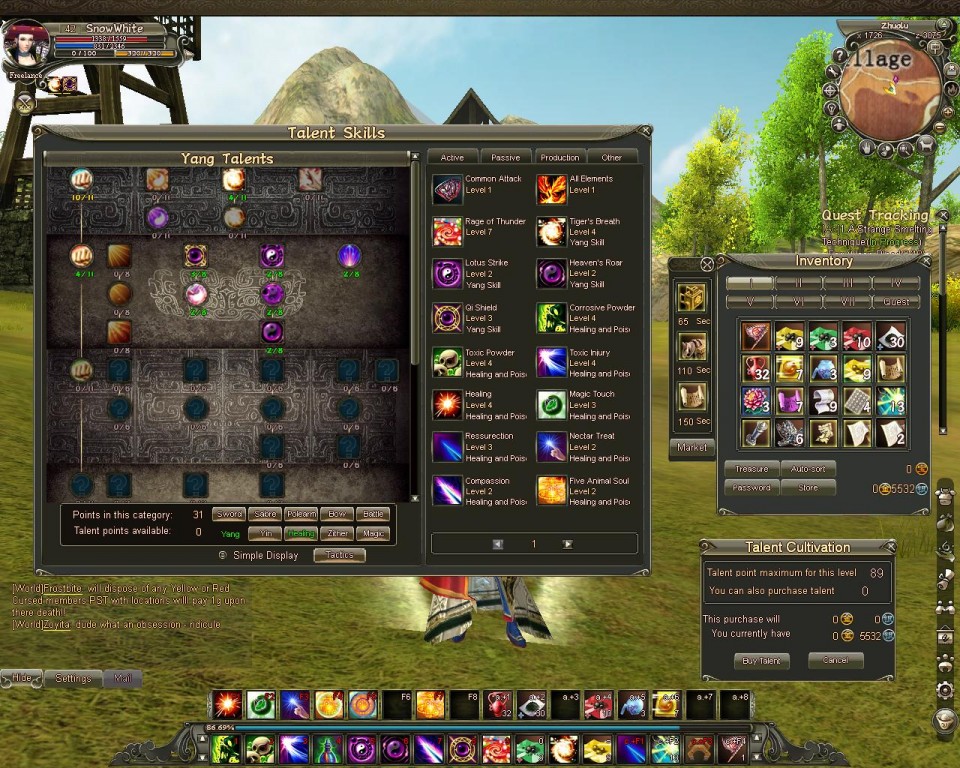Select the pink lotus flower item
960x768 pixels.
756,401
